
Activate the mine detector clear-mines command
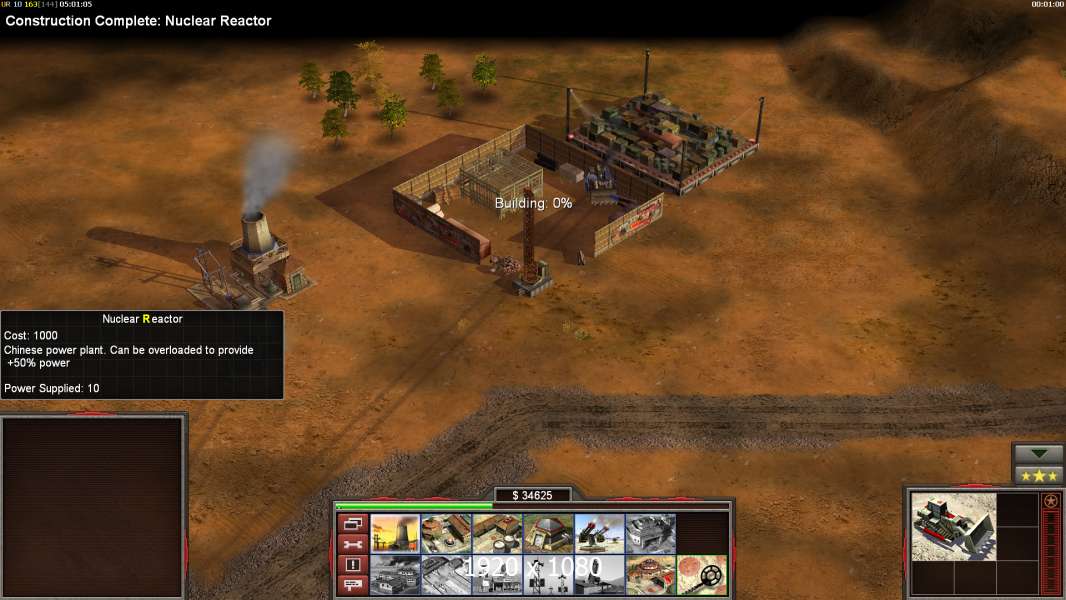point(701,575)
